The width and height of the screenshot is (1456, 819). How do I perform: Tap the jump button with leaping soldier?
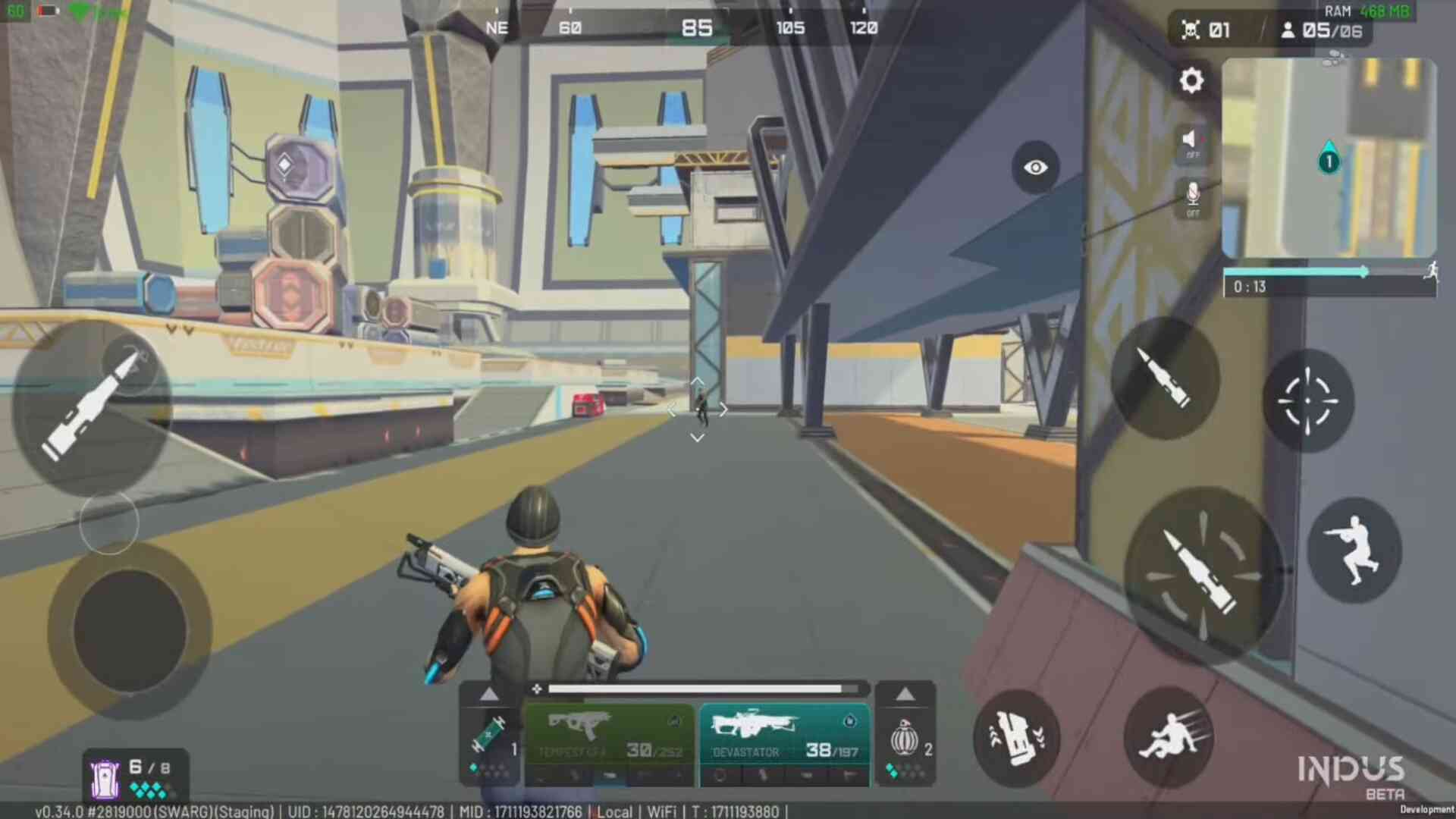pos(1354,550)
